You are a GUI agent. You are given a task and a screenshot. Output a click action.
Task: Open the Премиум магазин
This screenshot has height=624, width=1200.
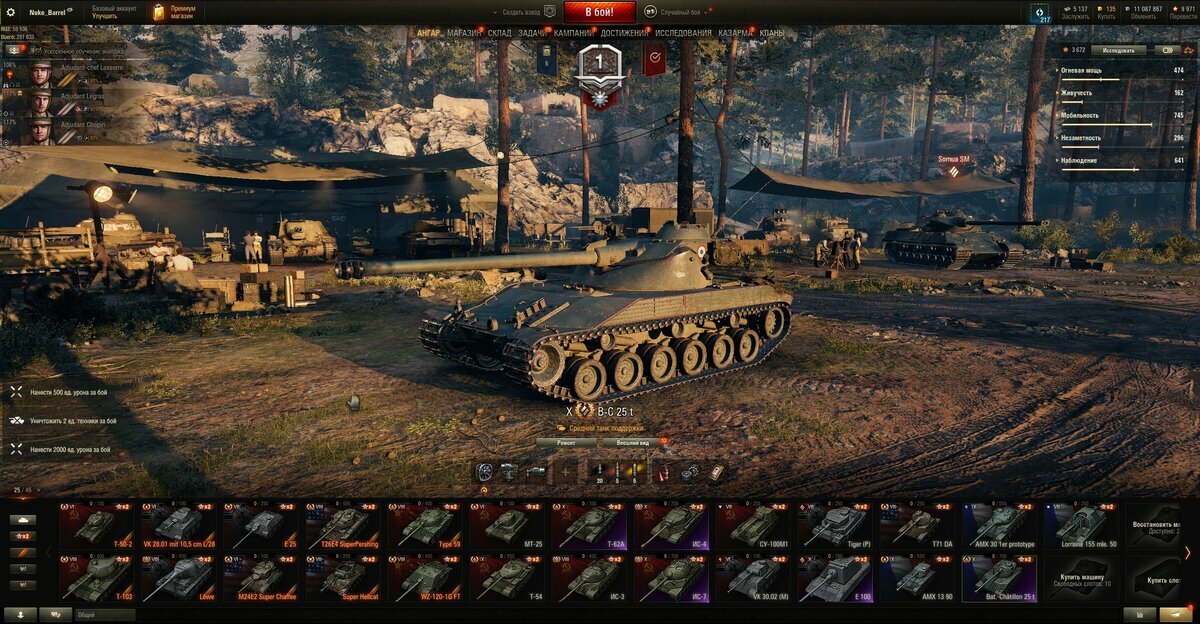tap(176, 12)
